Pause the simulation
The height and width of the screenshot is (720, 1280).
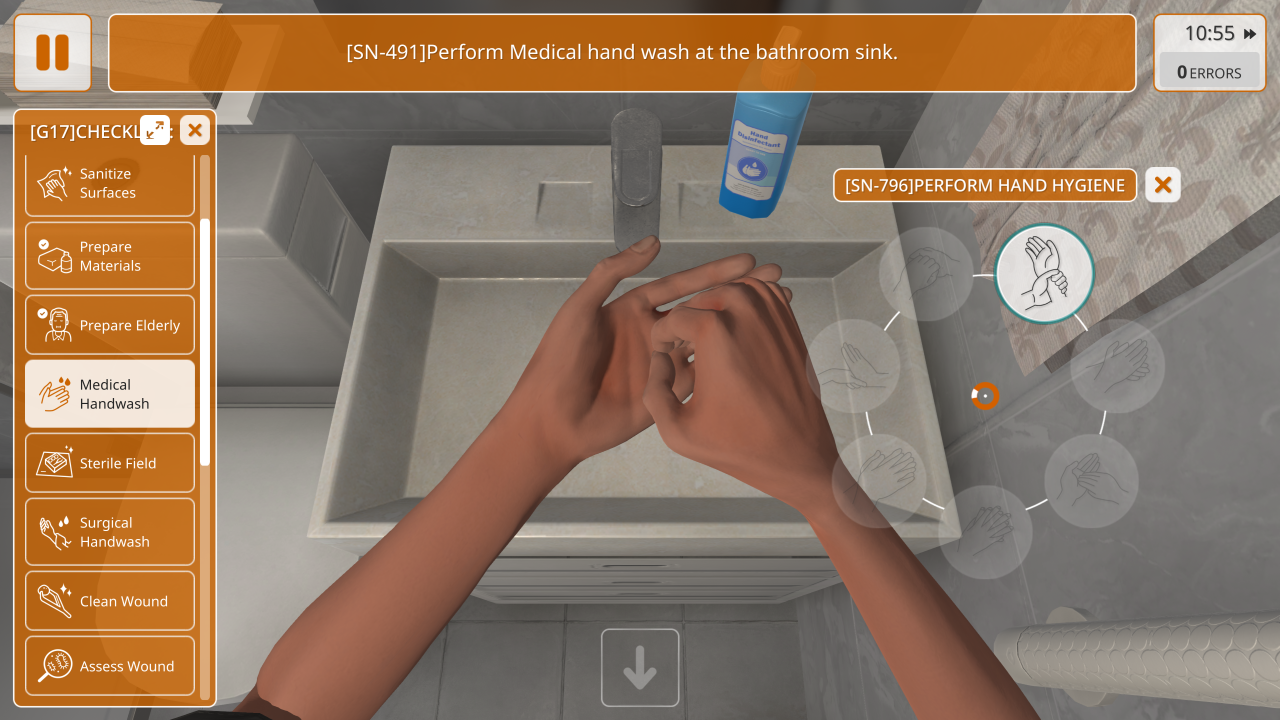click(52, 53)
